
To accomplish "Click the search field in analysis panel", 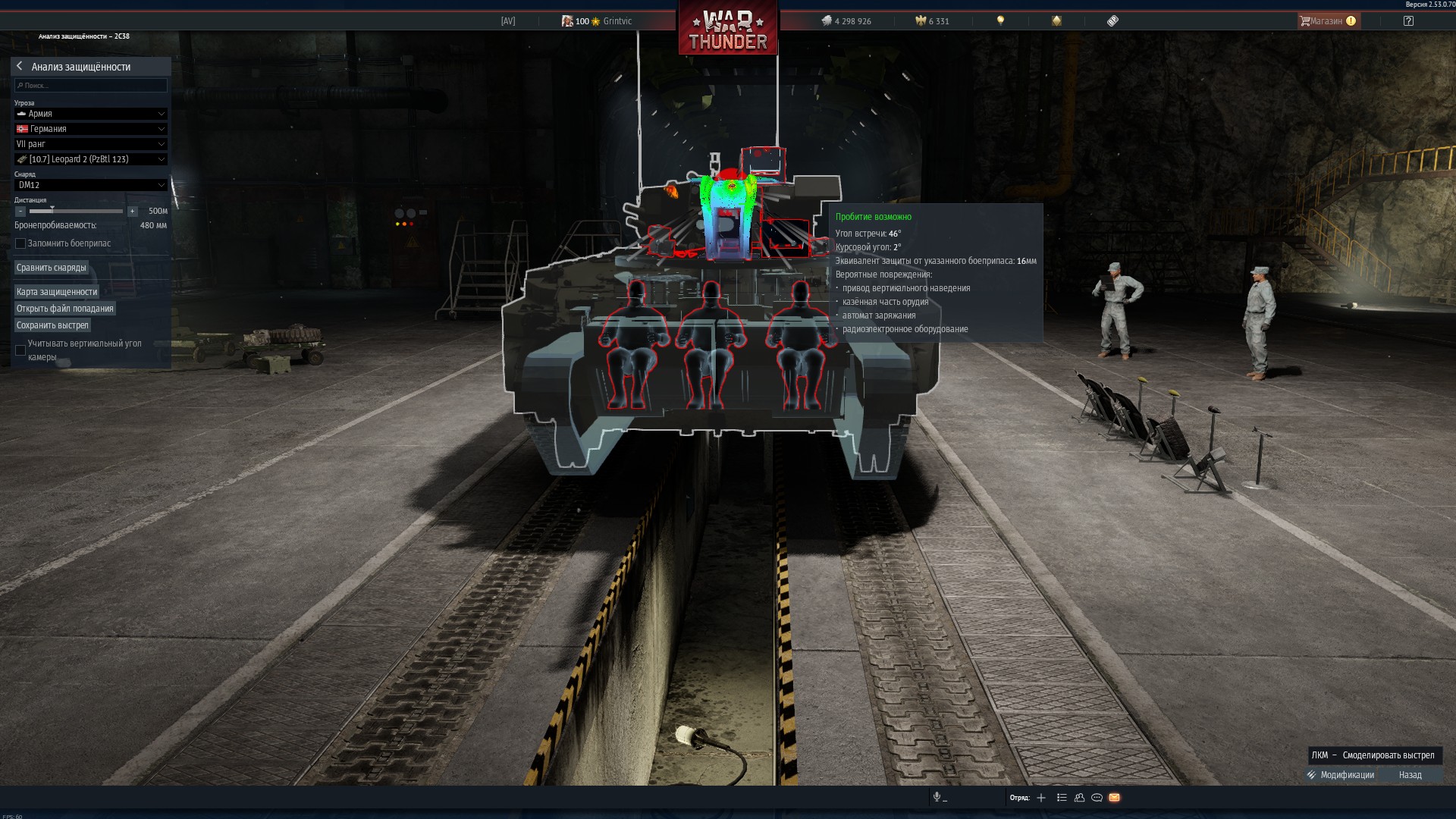I will pyautogui.click(x=91, y=86).
